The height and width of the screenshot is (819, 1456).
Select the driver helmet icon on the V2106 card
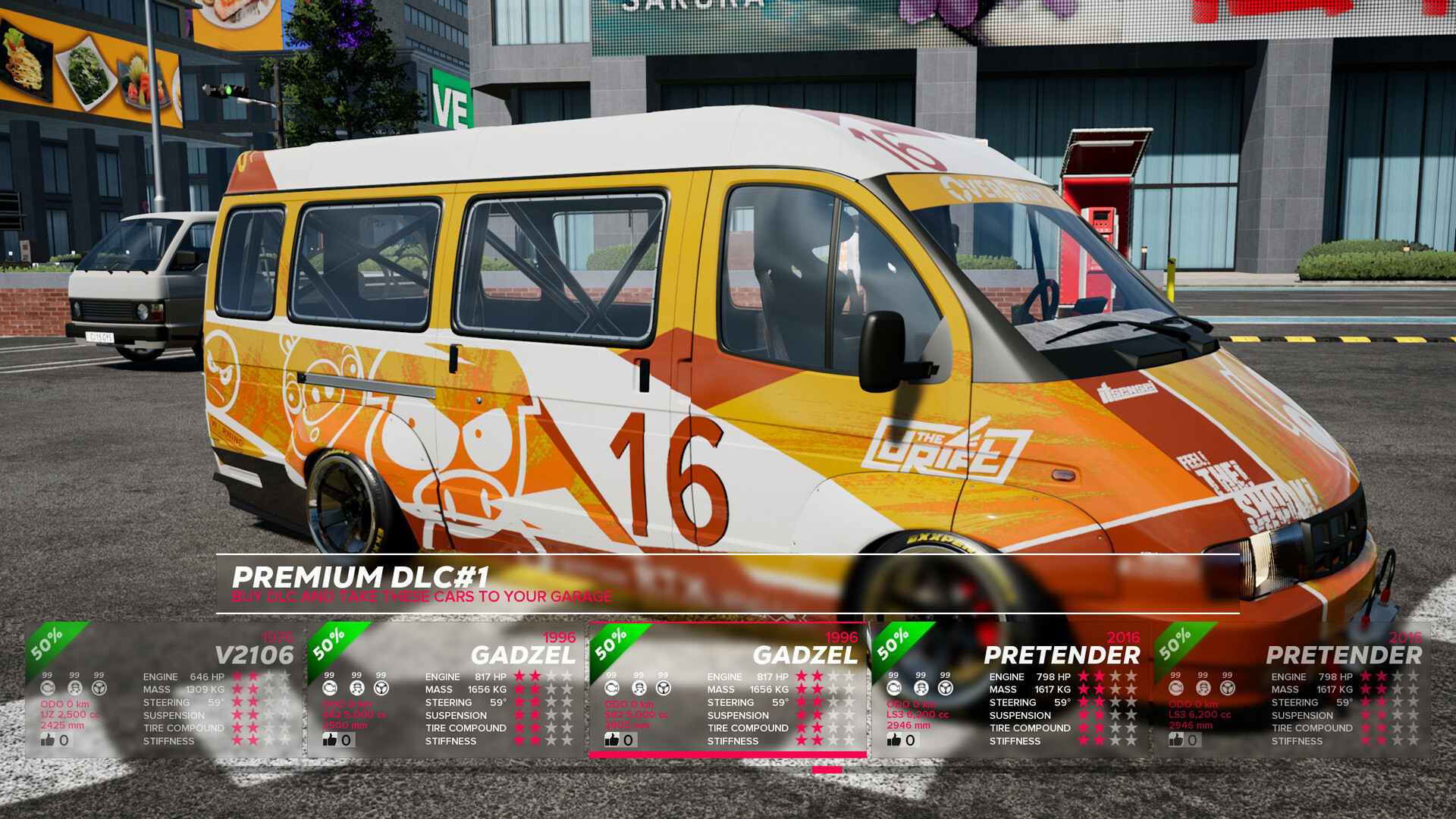pyautogui.click(x=74, y=687)
